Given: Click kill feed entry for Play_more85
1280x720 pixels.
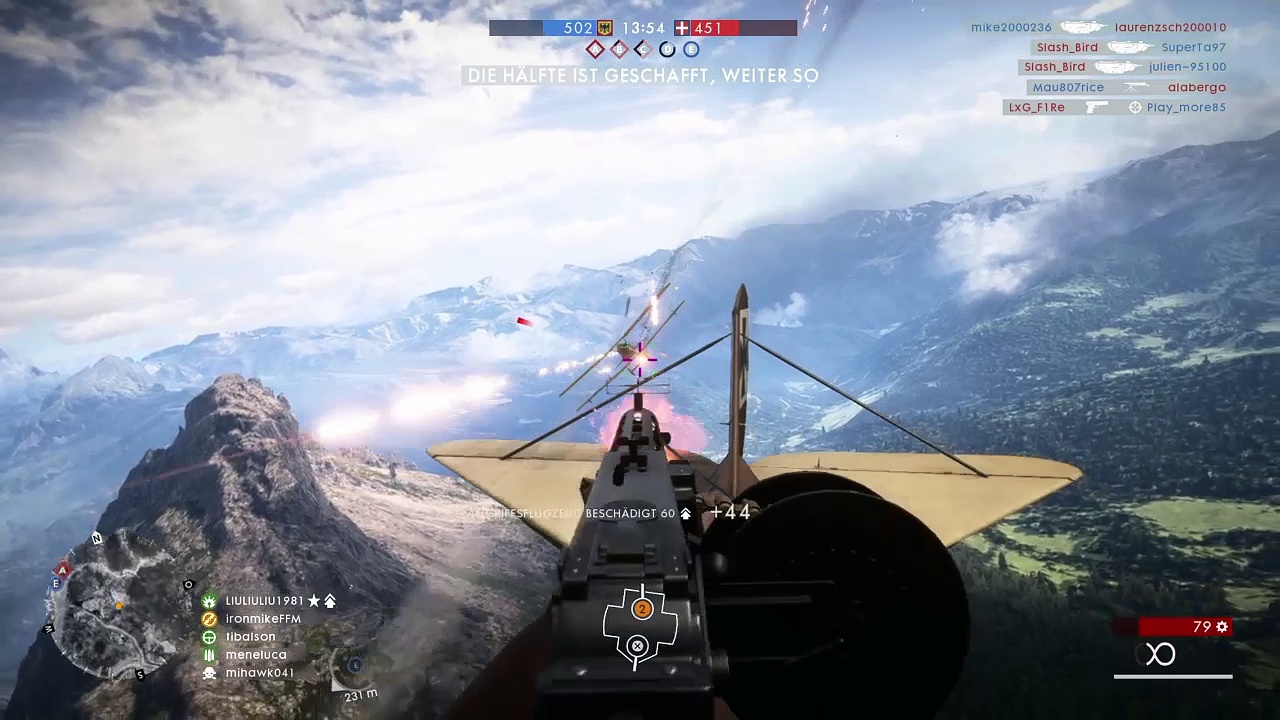Looking at the screenshot, I should (1185, 107).
